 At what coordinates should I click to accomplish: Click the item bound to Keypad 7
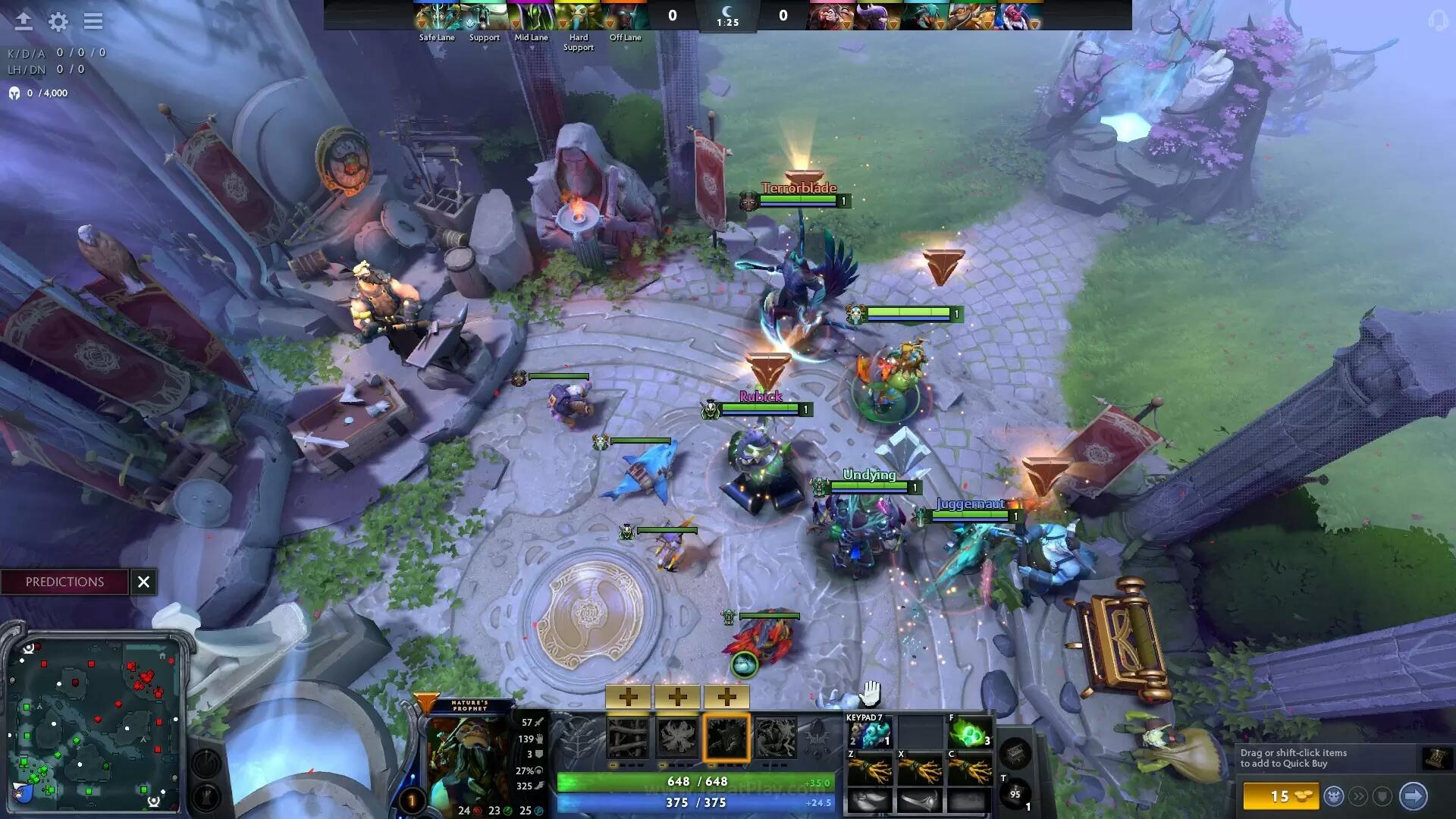click(x=868, y=732)
